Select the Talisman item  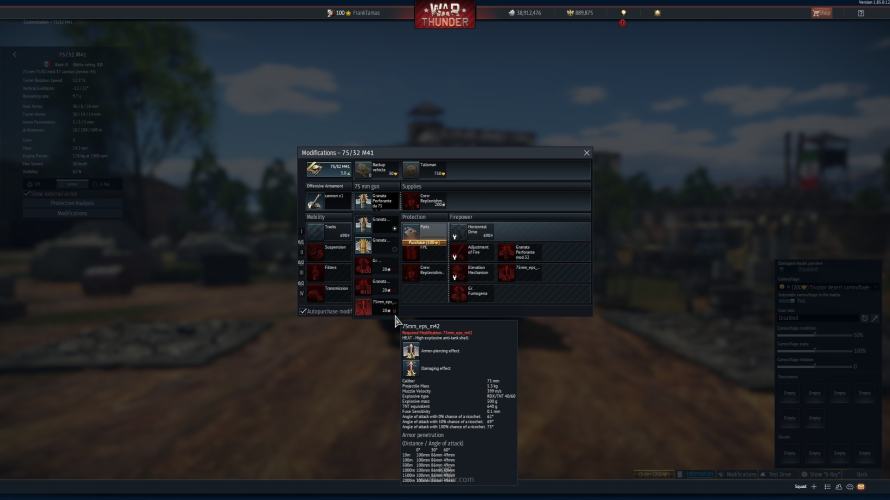pos(424,169)
